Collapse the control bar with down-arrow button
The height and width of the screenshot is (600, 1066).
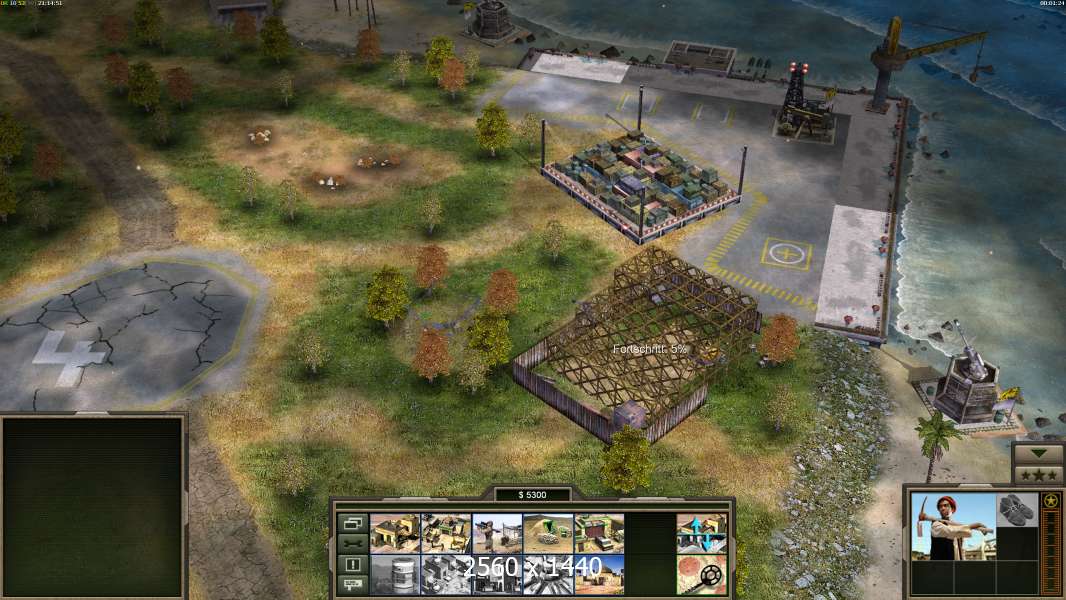[x=1038, y=453]
